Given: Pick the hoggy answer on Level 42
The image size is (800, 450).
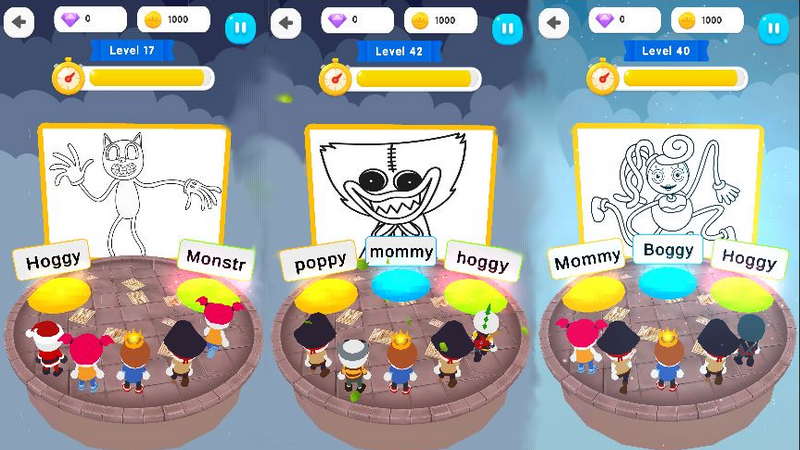Looking at the screenshot, I should tap(482, 262).
